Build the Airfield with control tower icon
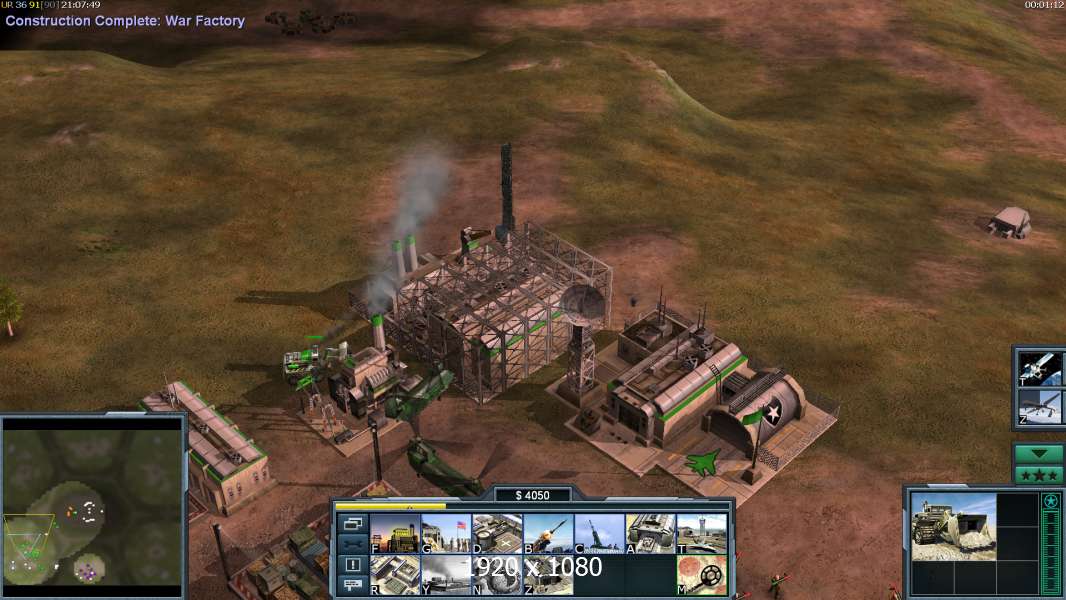This screenshot has width=1066, height=600. (x=701, y=534)
